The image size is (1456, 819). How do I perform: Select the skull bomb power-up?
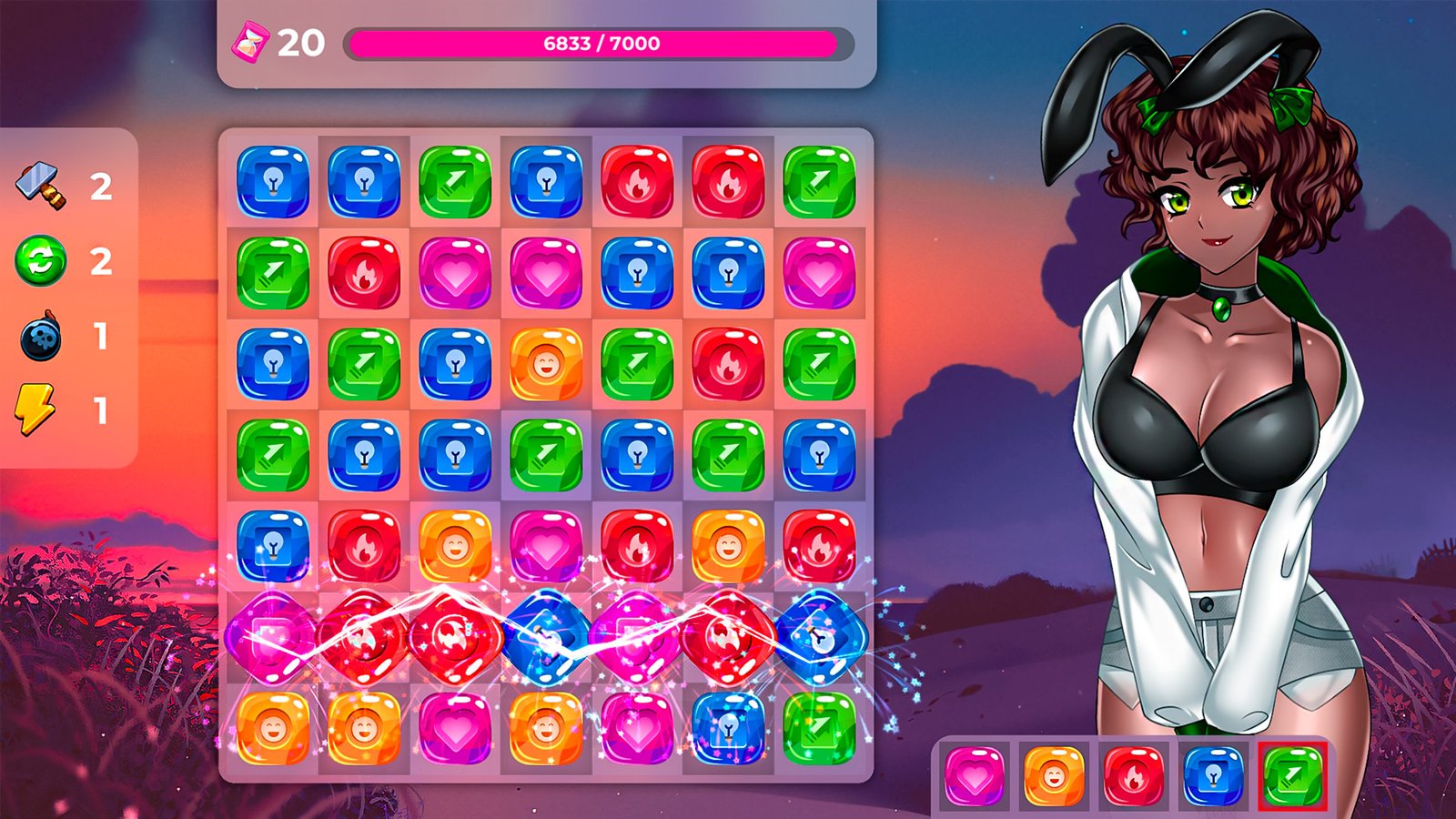click(41, 336)
